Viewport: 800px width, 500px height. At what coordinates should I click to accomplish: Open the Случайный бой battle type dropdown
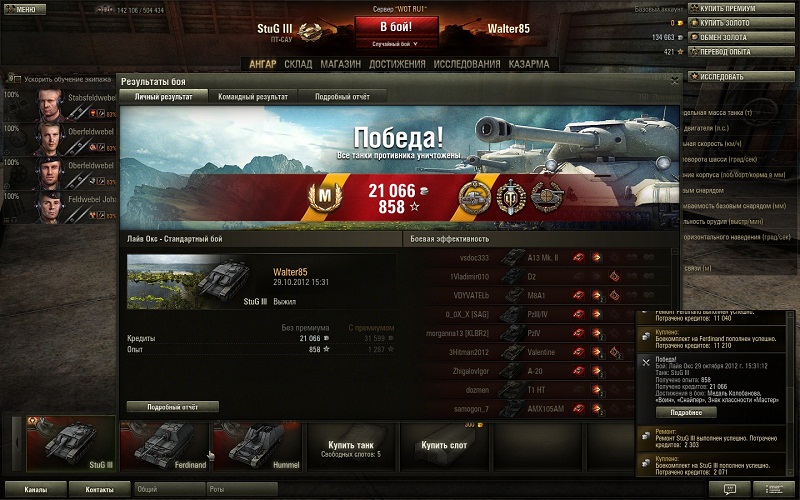(x=395, y=44)
